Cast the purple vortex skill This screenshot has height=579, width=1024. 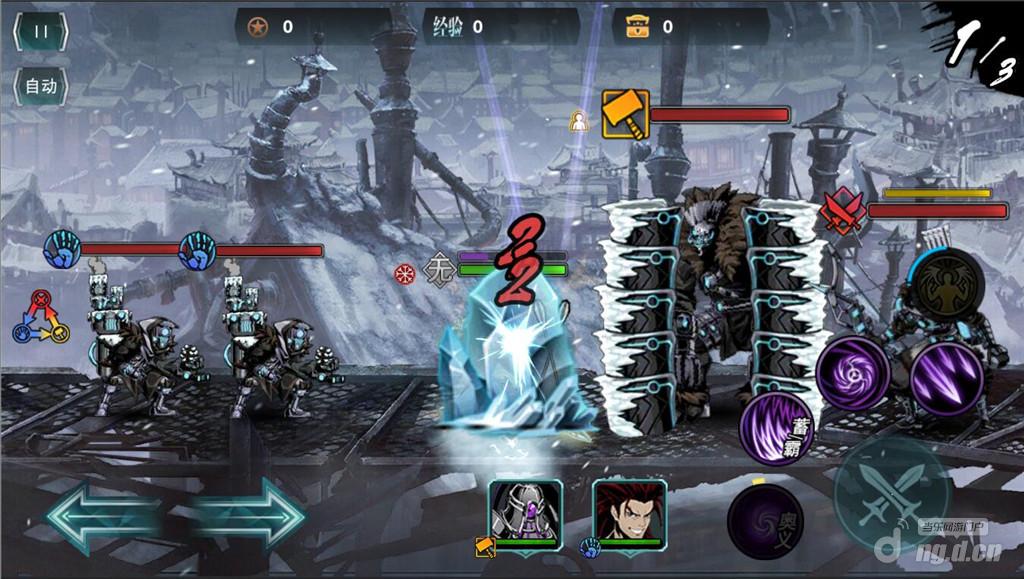pyautogui.click(x=853, y=373)
